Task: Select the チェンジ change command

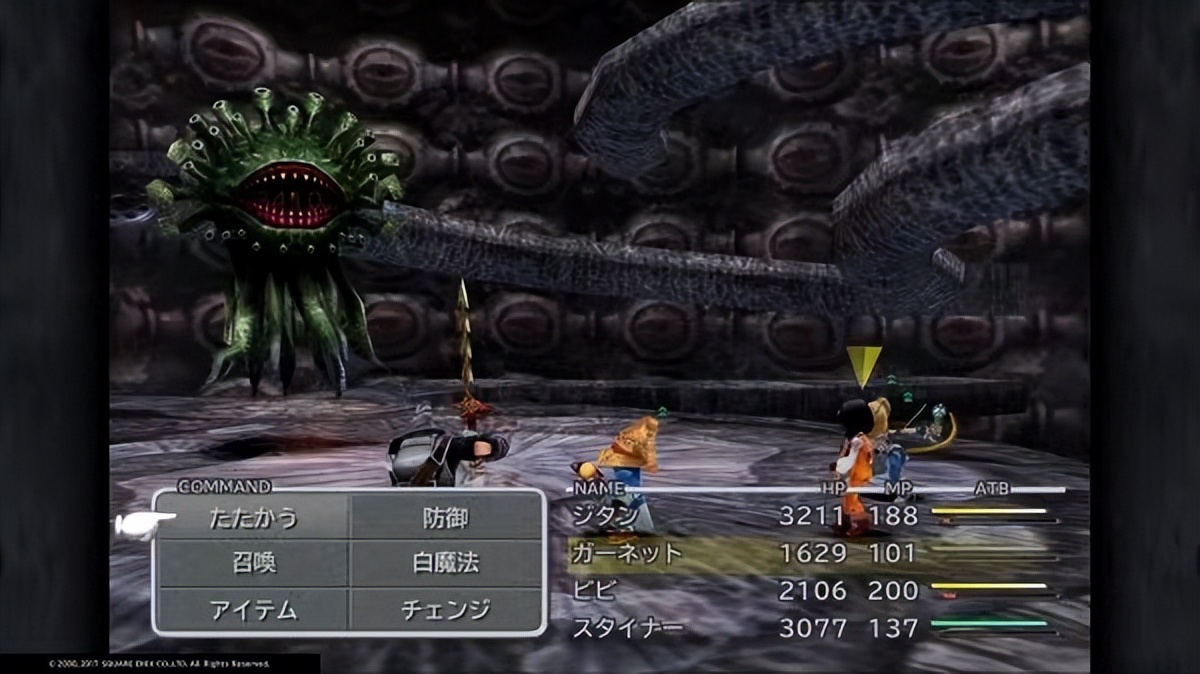Action: point(446,610)
